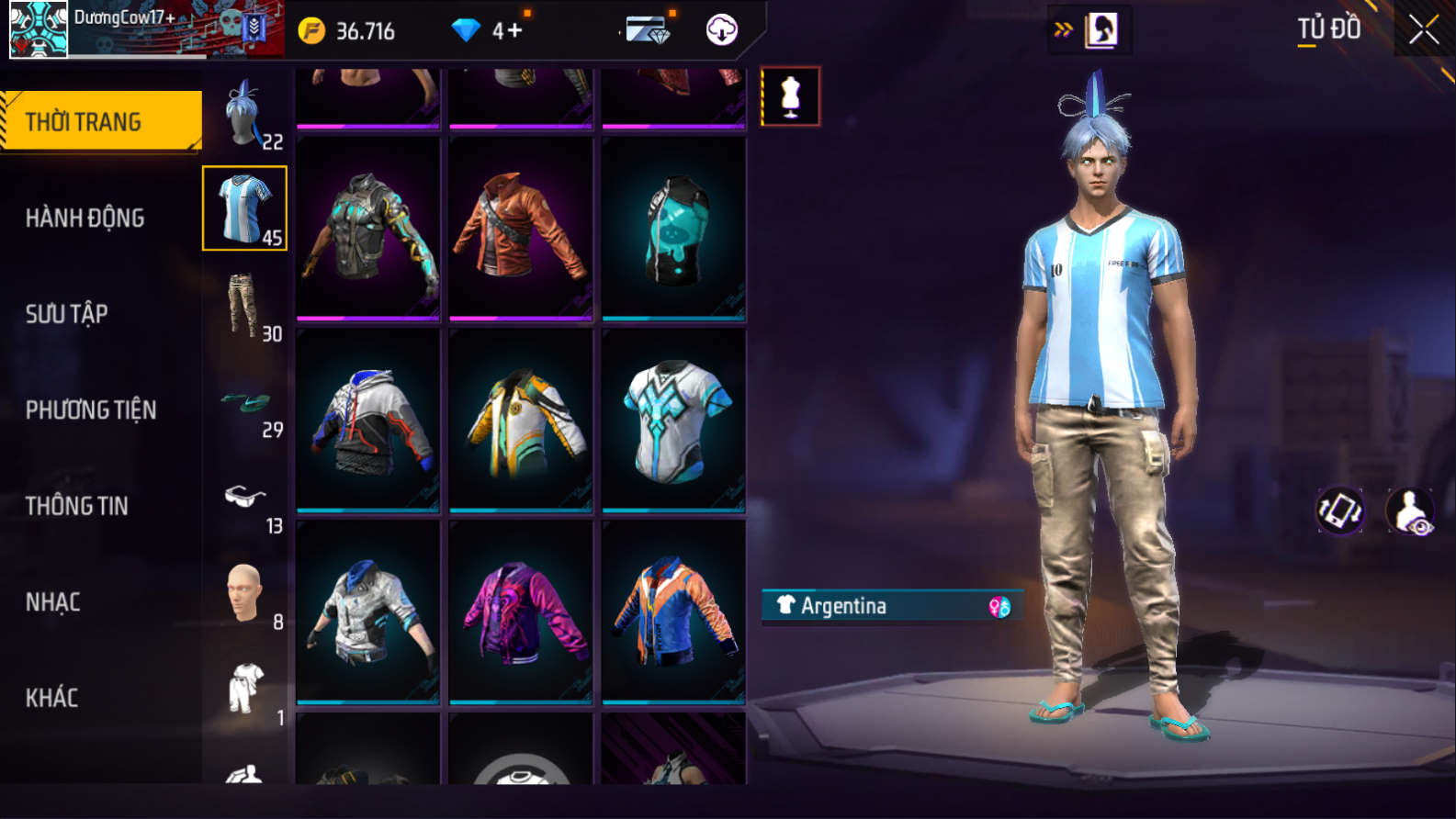Add diamonds using the plus button

(514, 30)
